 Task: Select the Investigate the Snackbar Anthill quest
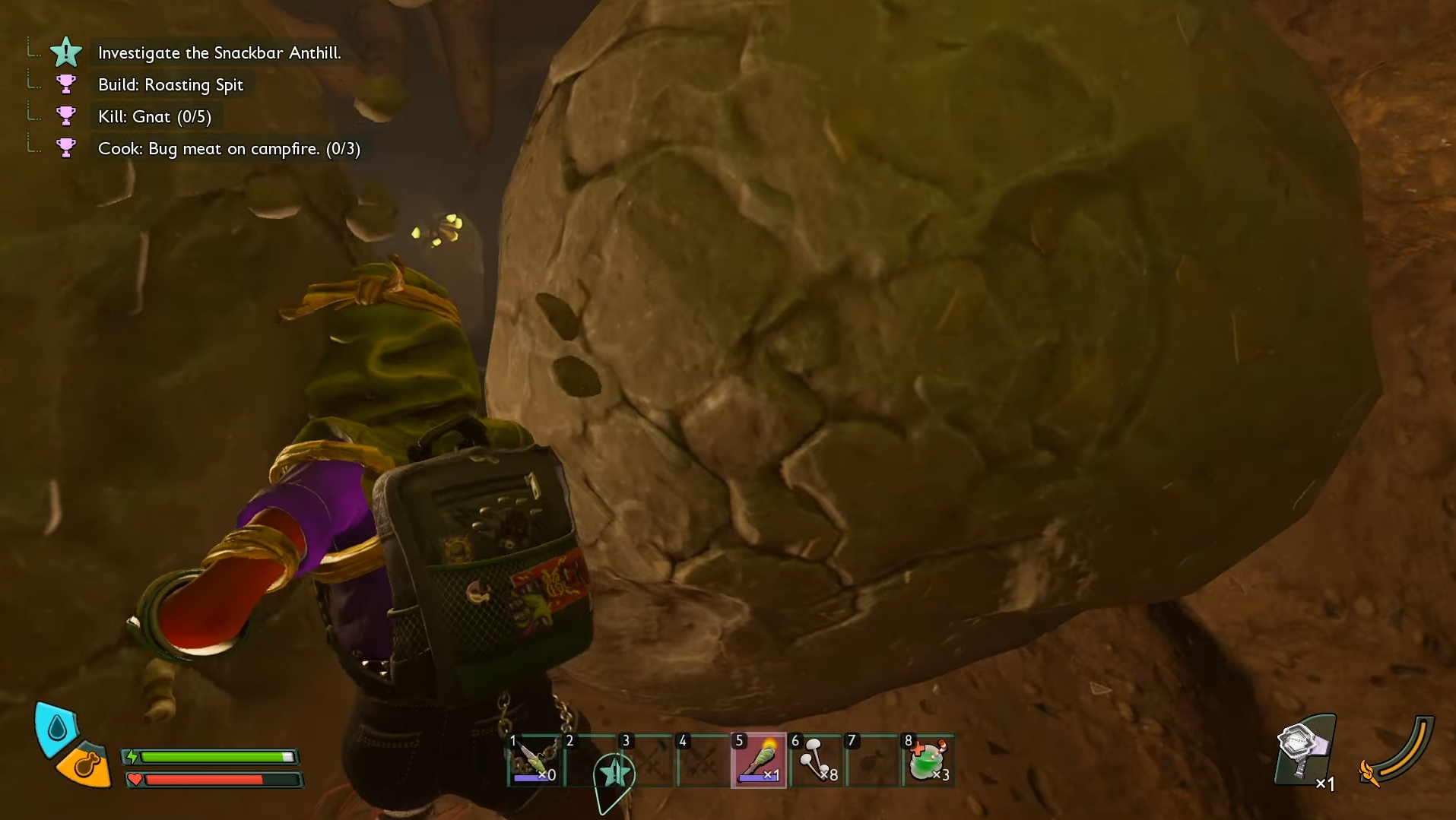click(x=219, y=53)
